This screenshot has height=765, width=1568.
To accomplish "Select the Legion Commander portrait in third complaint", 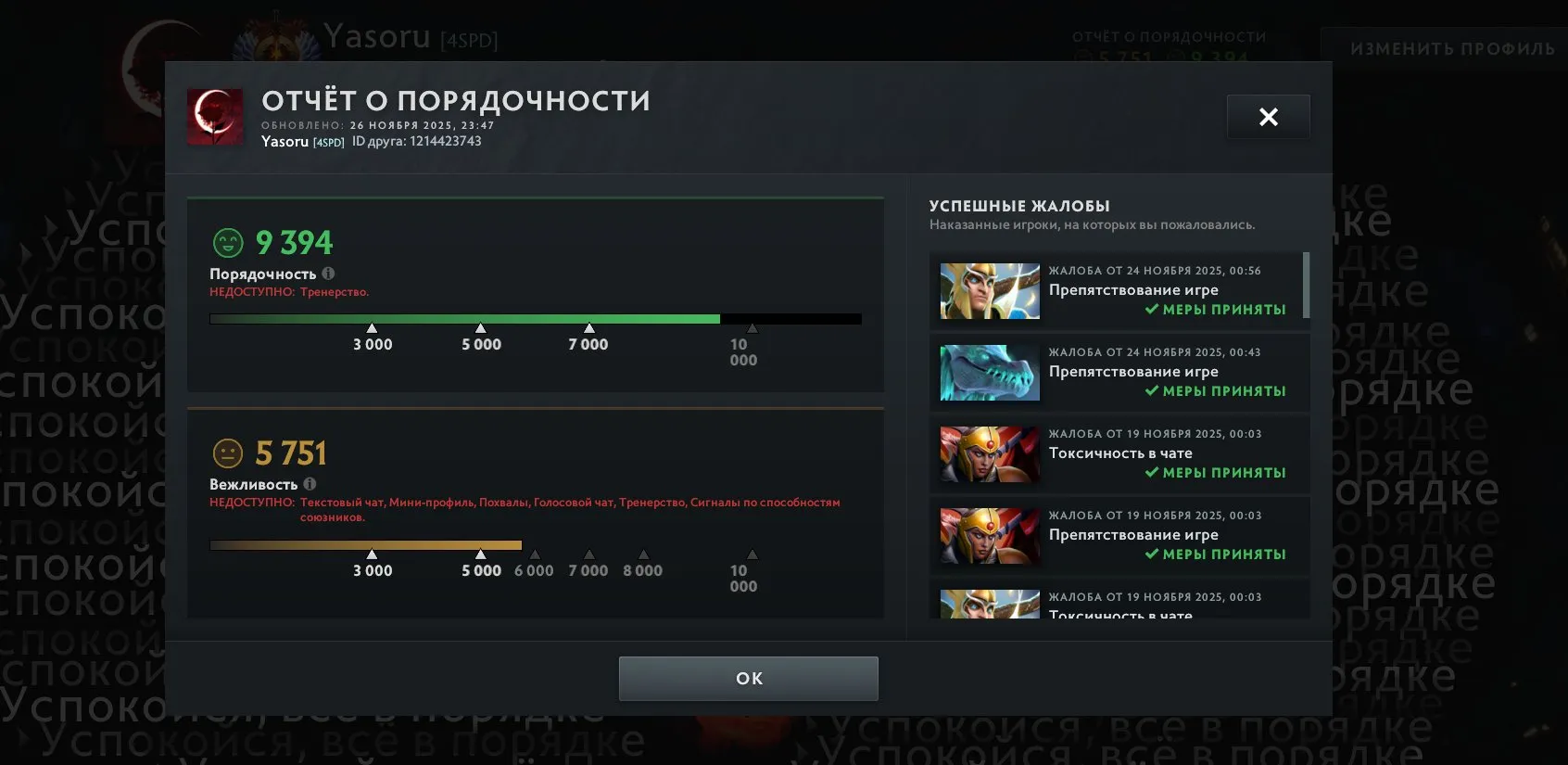I will 988,454.
